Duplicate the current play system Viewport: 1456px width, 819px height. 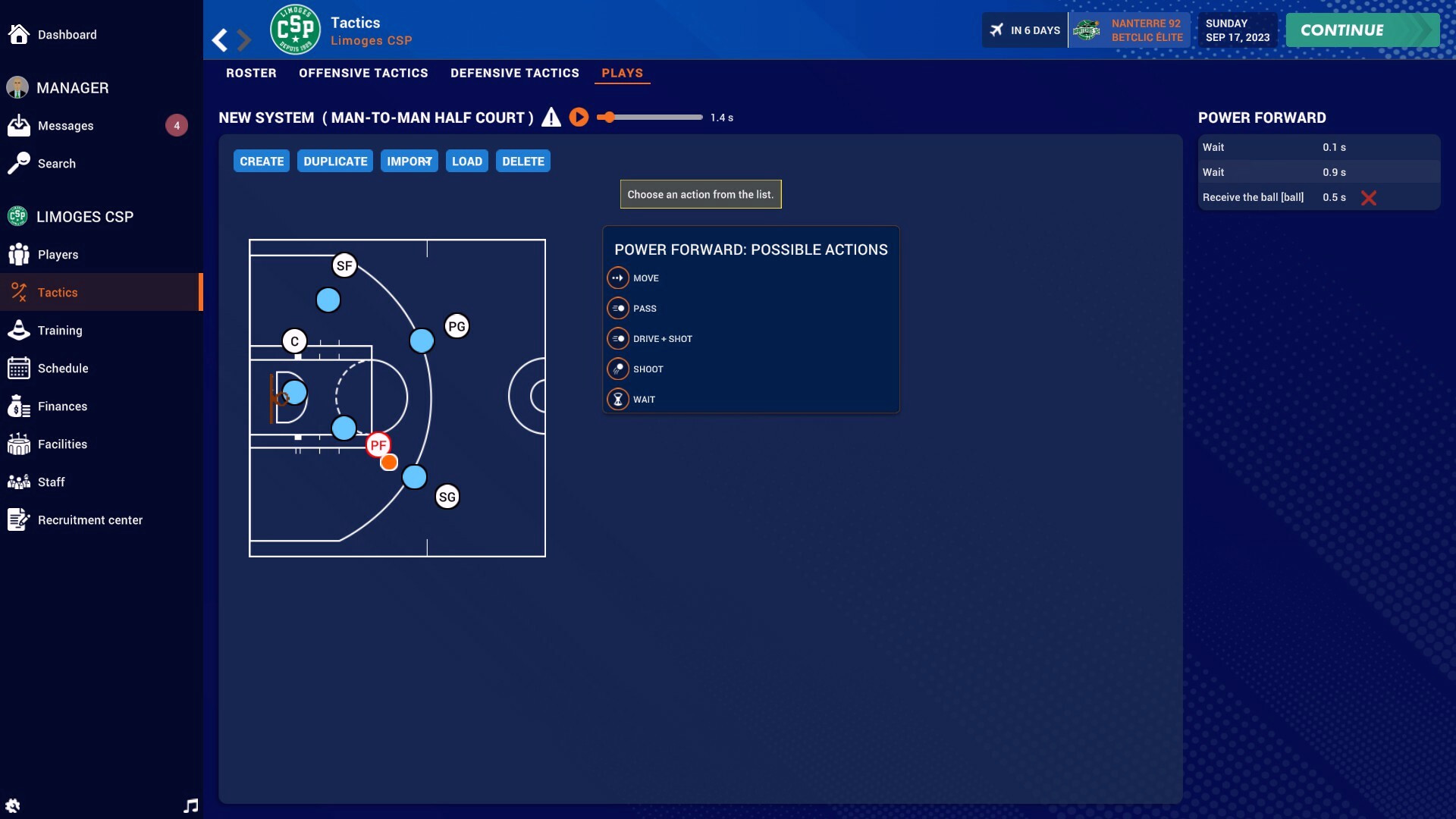[335, 162]
